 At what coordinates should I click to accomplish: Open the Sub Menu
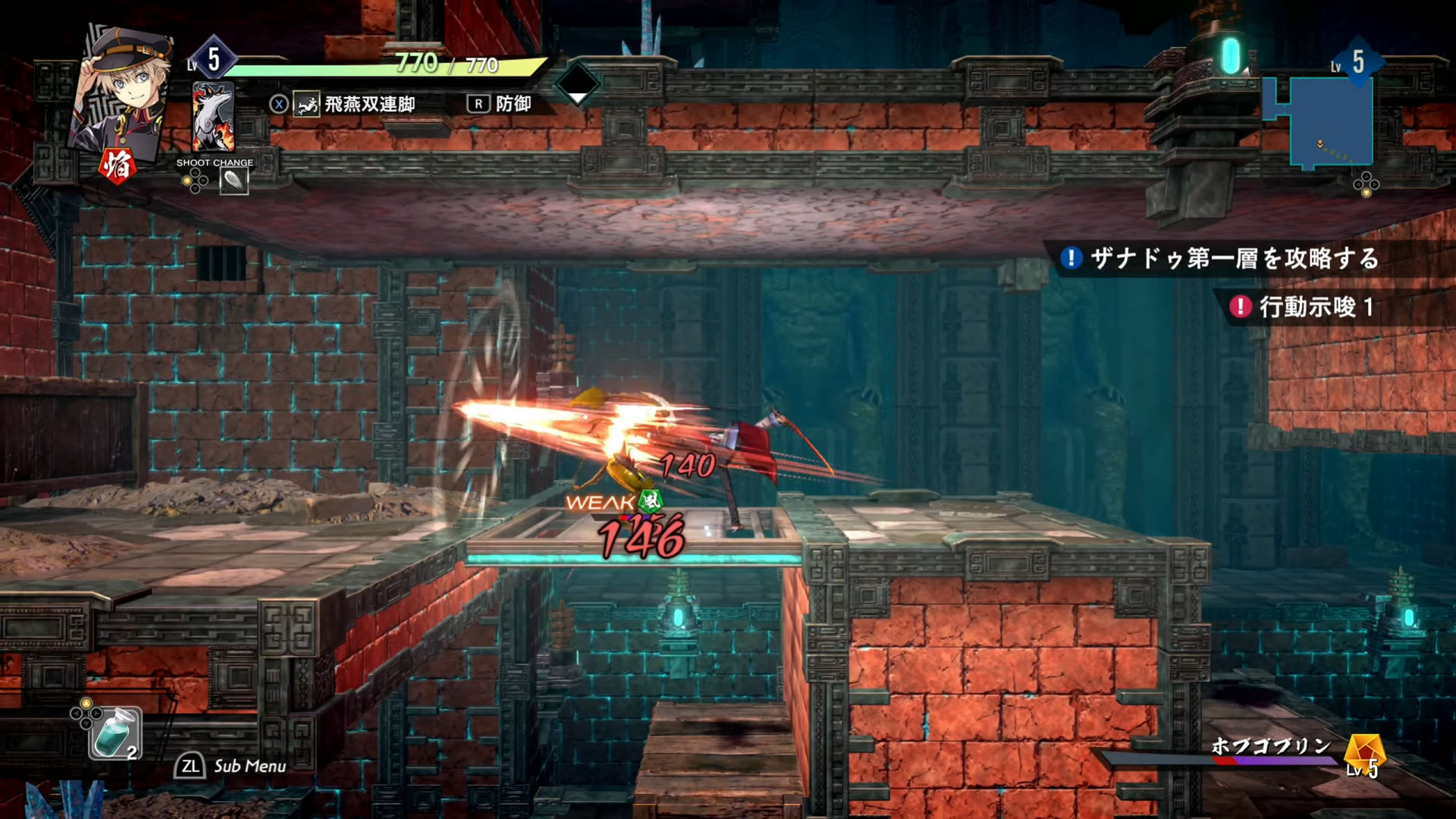(231, 766)
